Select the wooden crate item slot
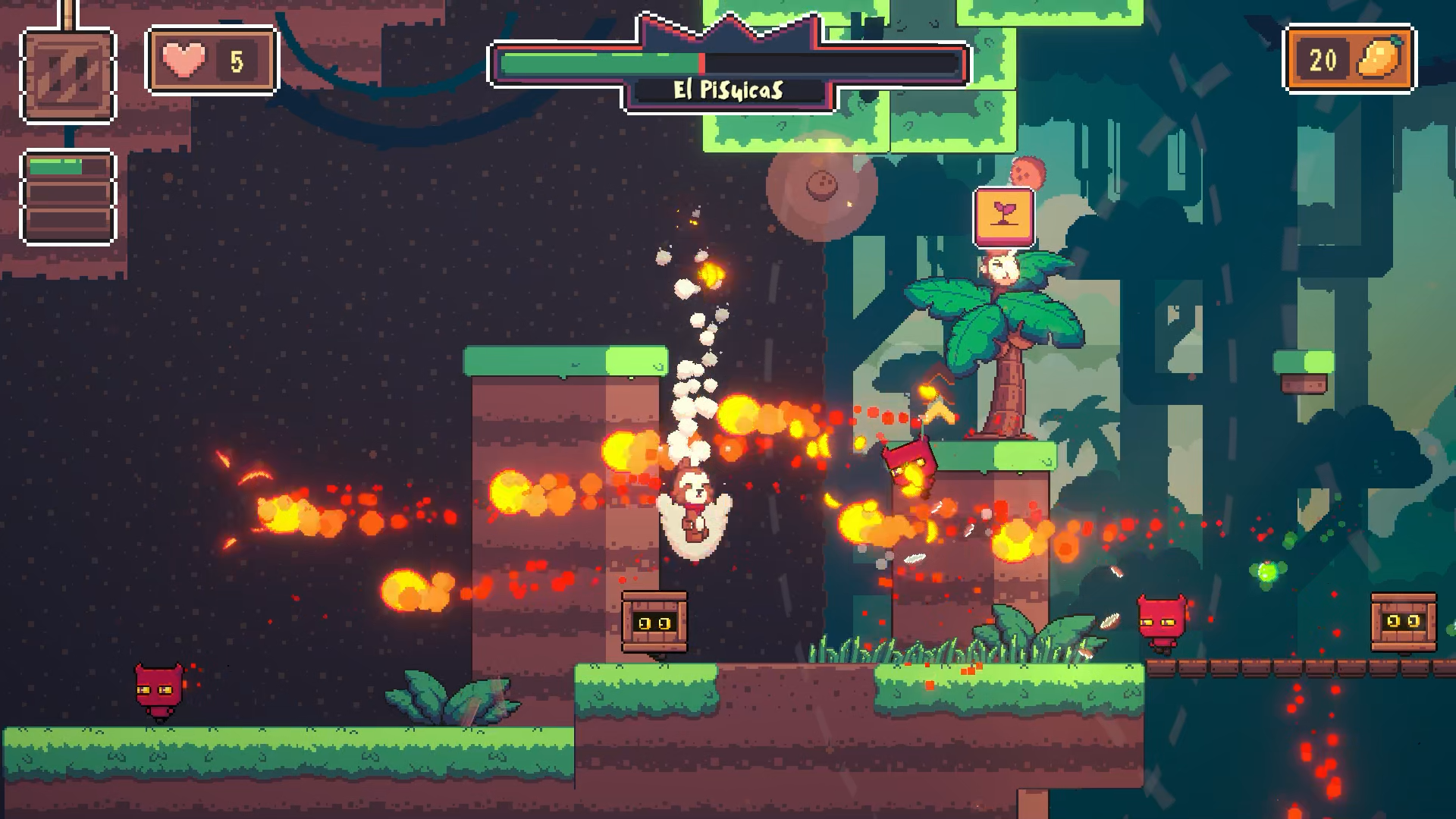The image size is (1456, 819). 68,75
